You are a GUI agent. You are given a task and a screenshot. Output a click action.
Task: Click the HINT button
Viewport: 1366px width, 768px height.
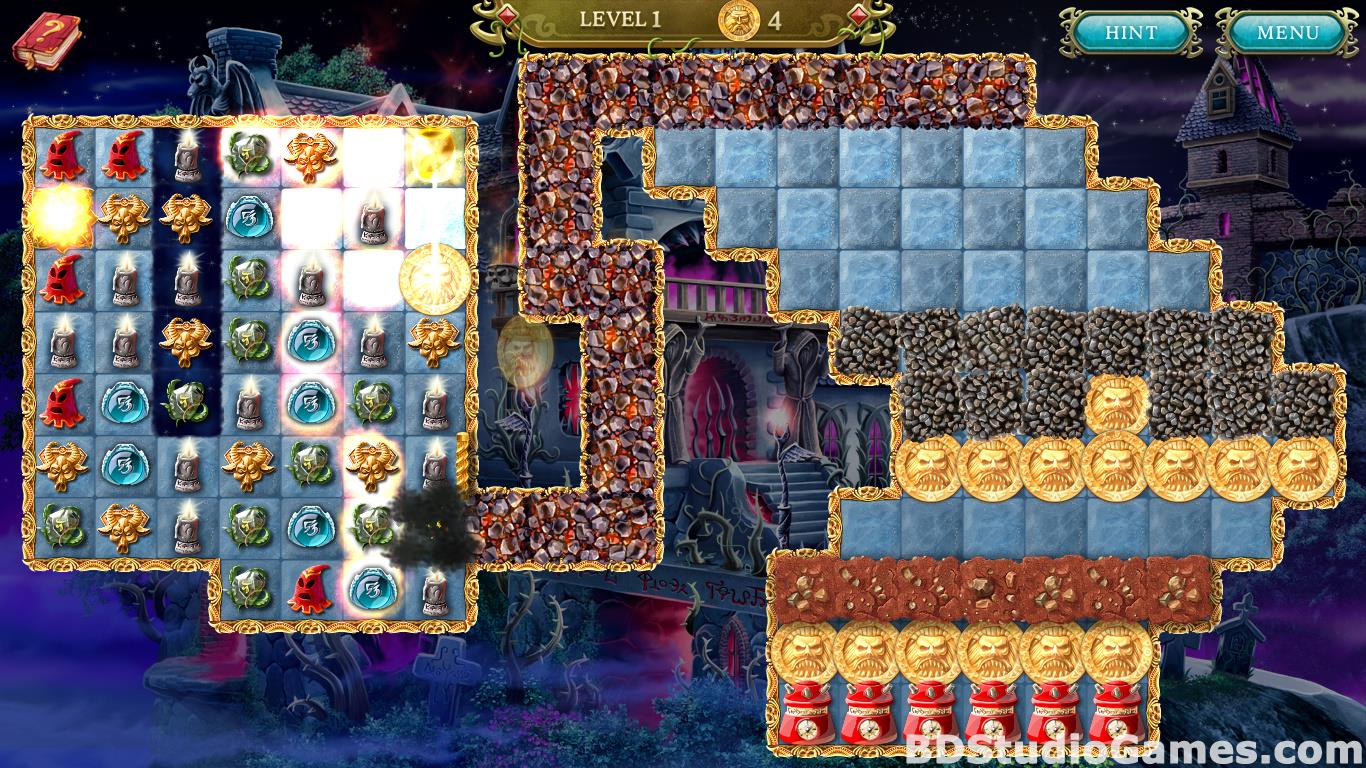click(1131, 33)
